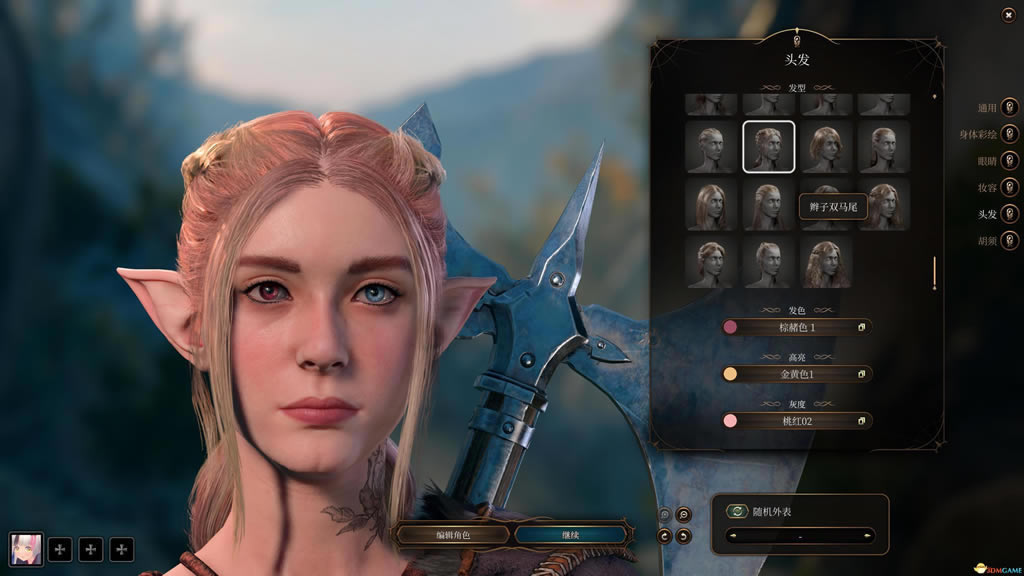Select the pink-haired character portrait
The image size is (1024, 576).
(x=26, y=549)
